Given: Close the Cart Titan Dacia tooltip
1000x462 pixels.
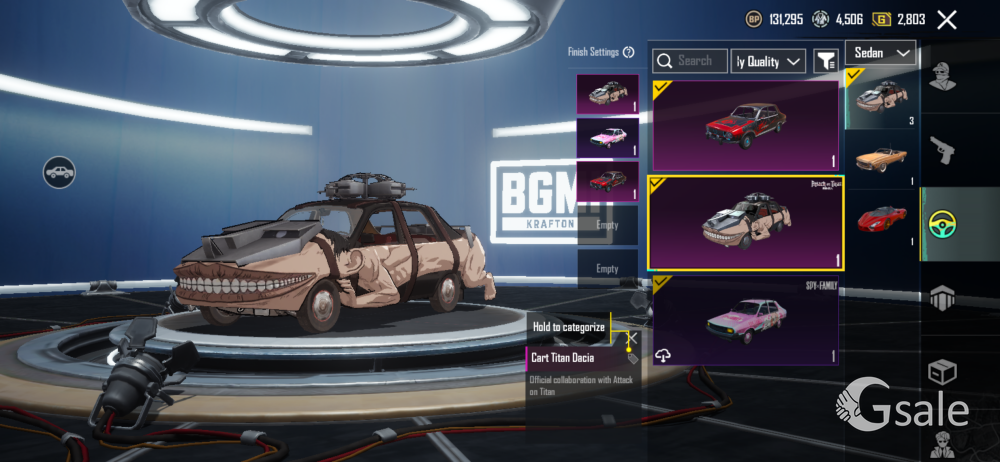Looking at the screenshot, I should [631, 338].
